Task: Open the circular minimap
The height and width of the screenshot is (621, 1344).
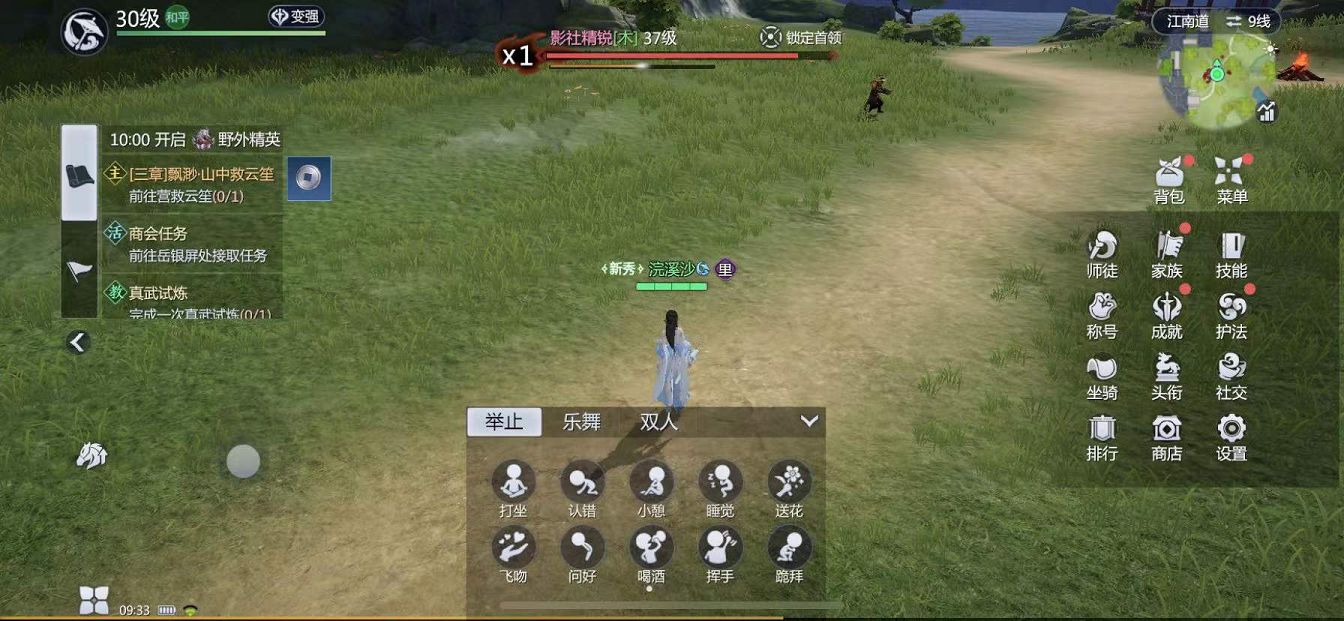Action: coord(1216,80)
